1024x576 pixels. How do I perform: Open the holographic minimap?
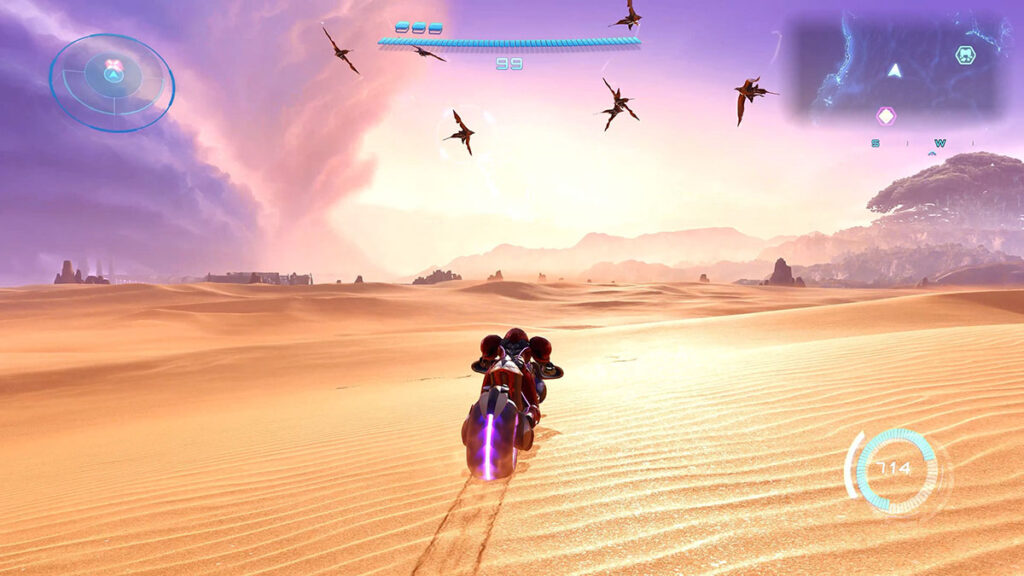point(896,66)
